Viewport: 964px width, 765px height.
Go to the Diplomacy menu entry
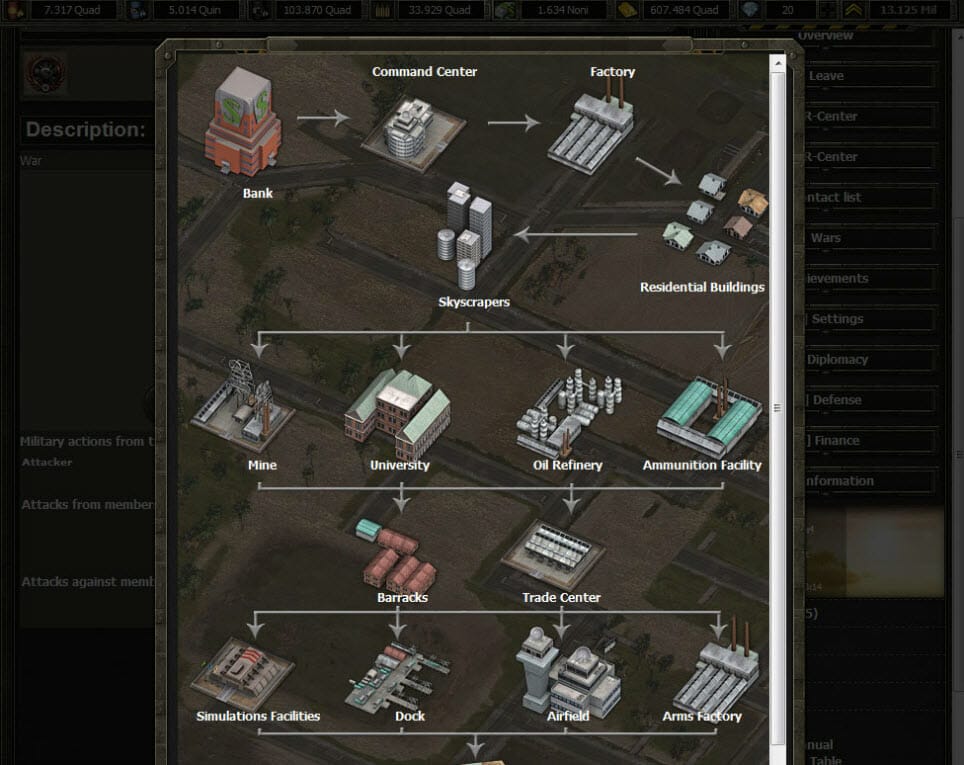click(866, 359)
